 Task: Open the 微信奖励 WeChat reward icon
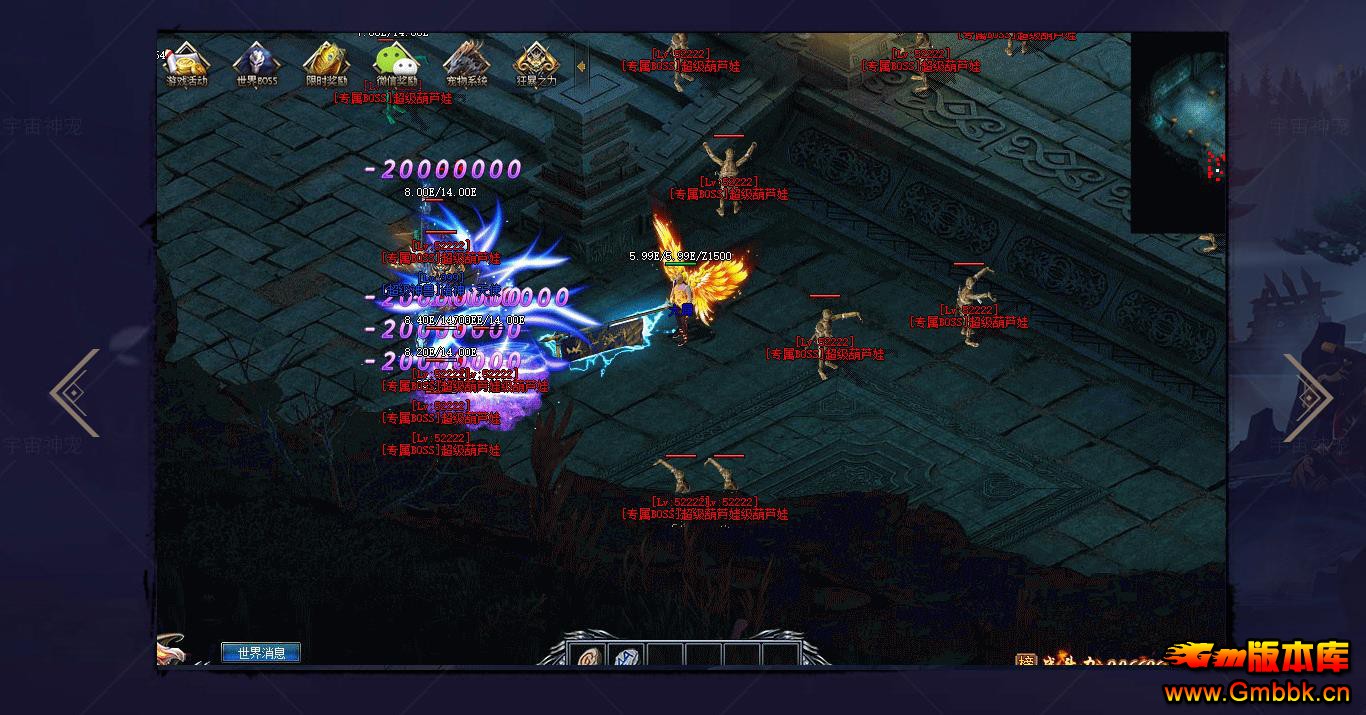click(396, 64)
